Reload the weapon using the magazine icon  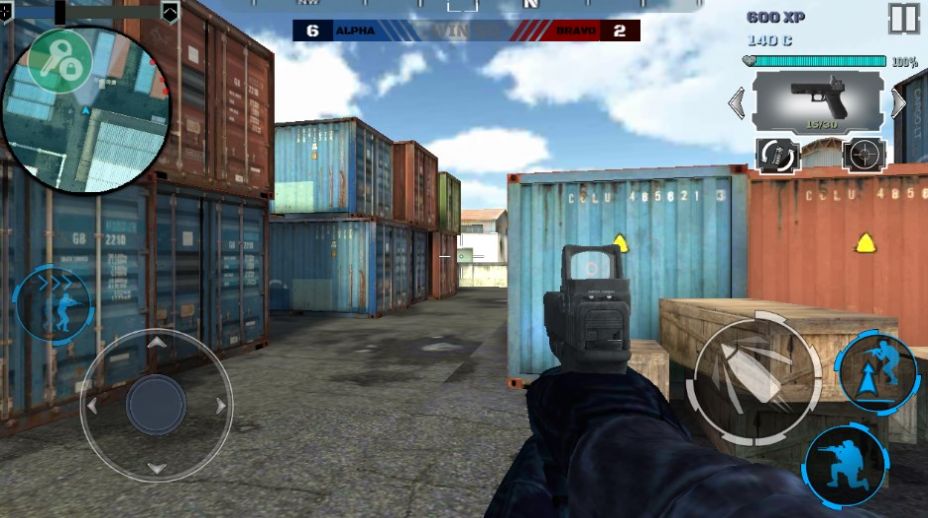(776, 155)
